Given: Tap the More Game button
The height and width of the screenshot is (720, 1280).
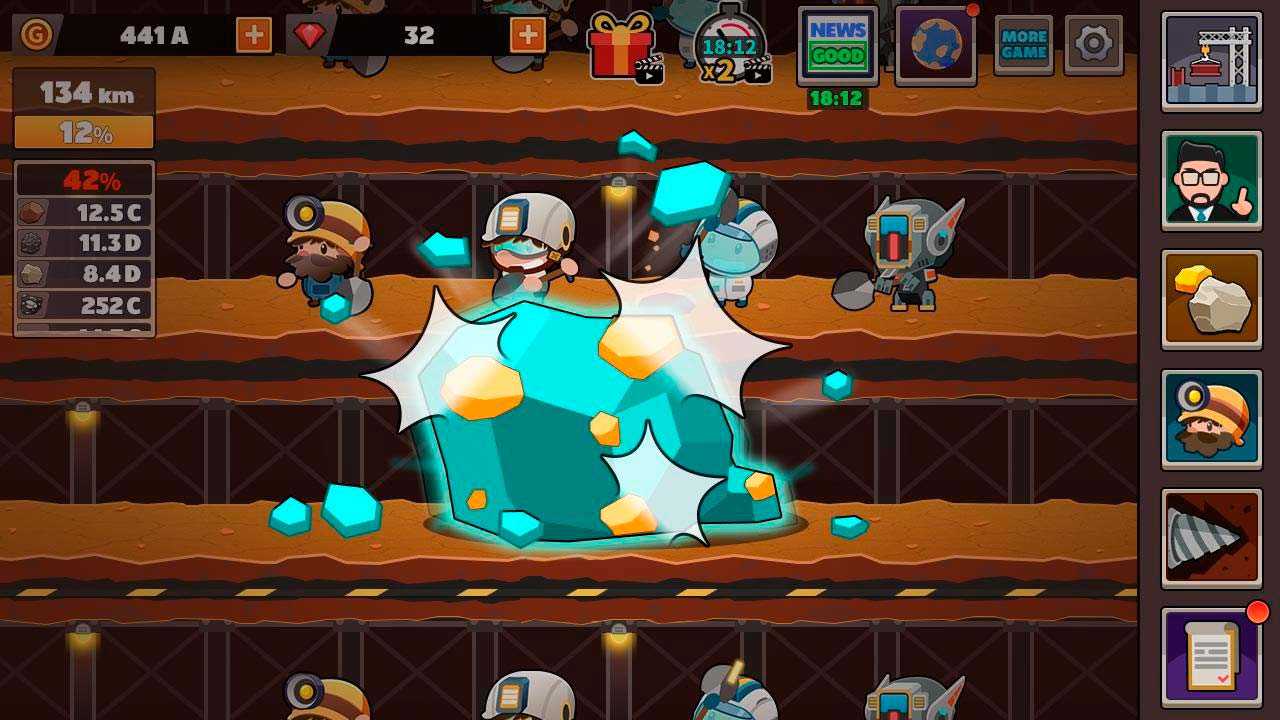Looking at the screenshot, I should [x=1023, y=45].
